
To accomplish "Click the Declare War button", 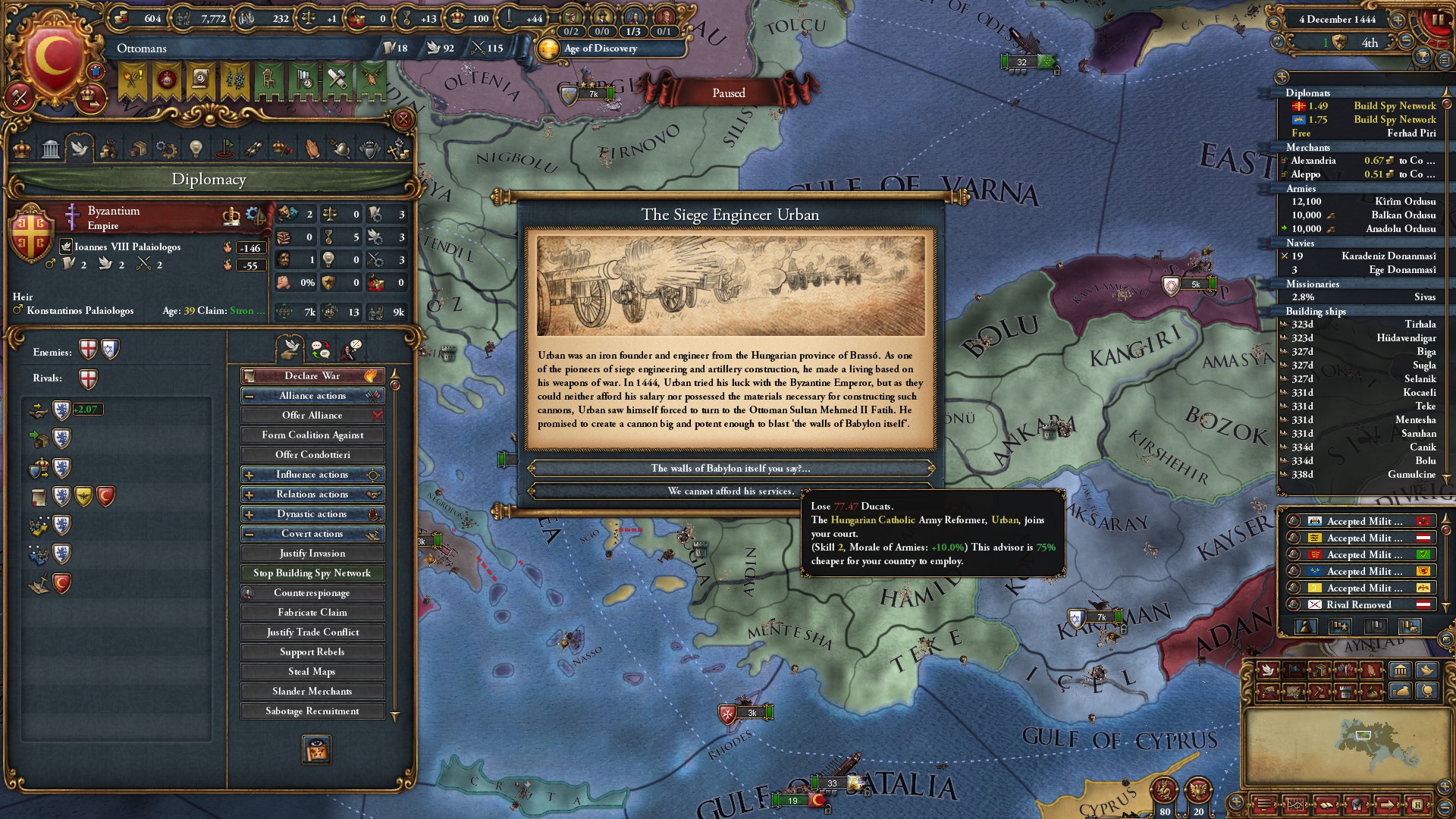I will (x=312, y=375).
